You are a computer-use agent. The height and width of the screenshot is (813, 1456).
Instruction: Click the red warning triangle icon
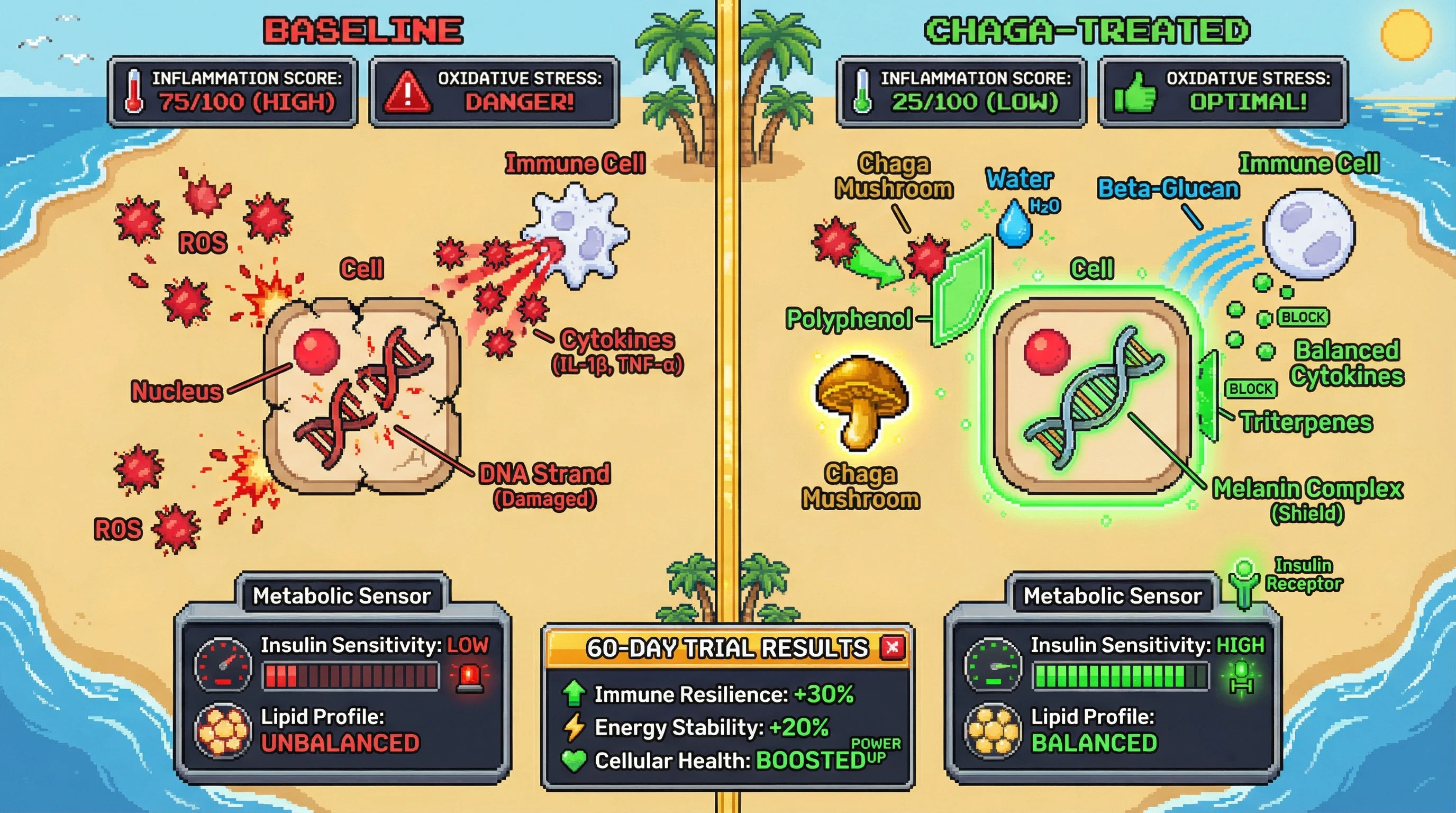click(x=407, y=92)
